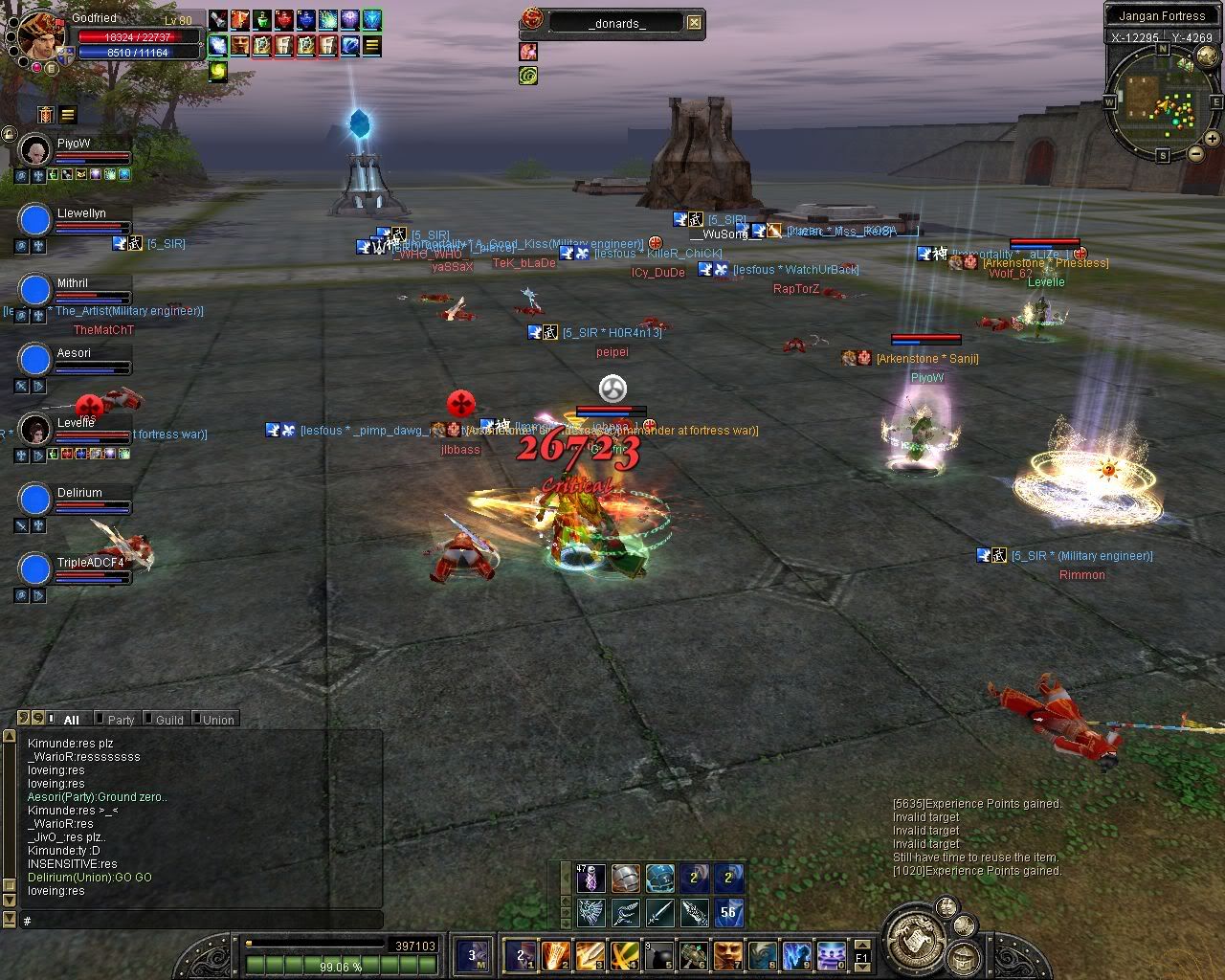1225x980 pixels.
Task: Switch hotbar page with the up arrow
Action: click(861, 944)
